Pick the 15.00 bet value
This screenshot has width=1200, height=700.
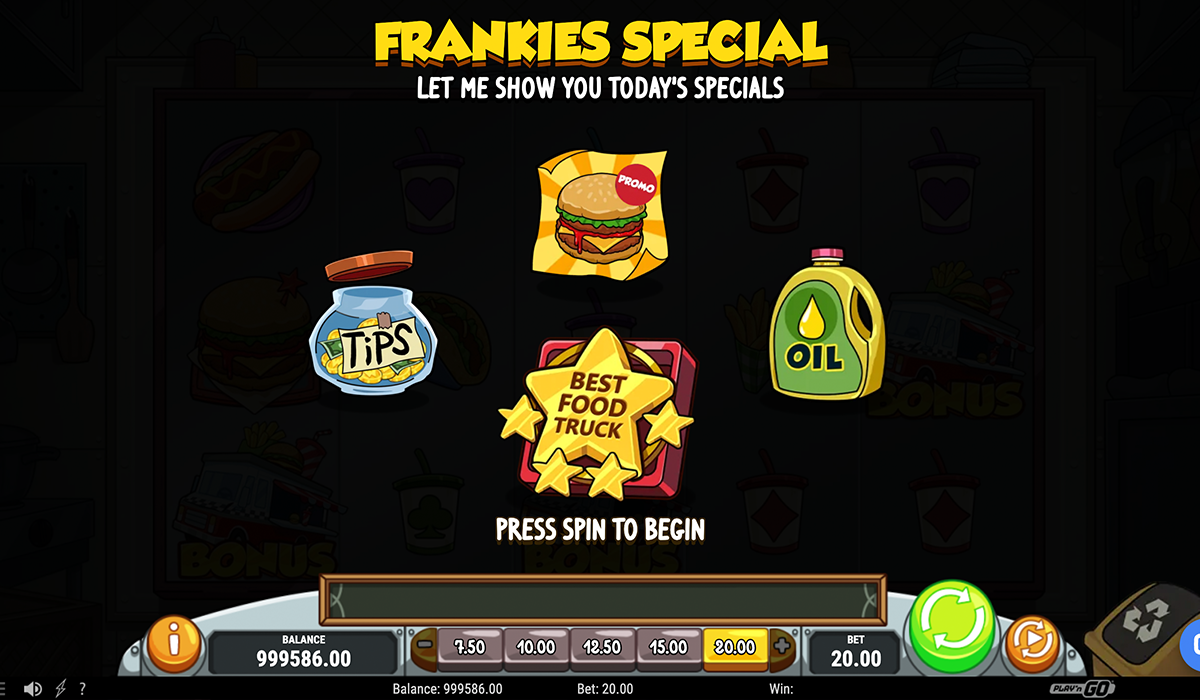pos(669,647)
